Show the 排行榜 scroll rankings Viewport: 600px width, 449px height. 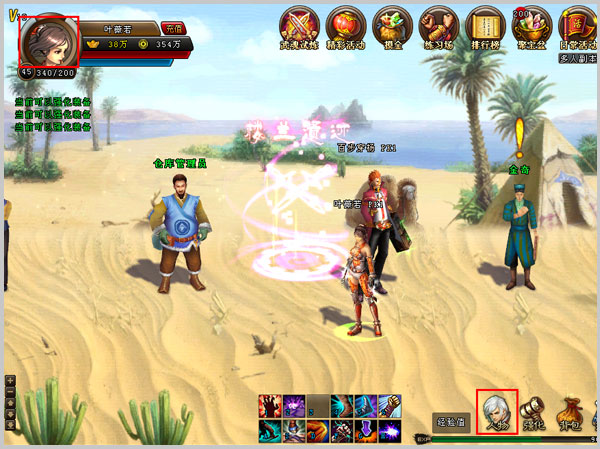pyautogui.click(x=485, y=29)
